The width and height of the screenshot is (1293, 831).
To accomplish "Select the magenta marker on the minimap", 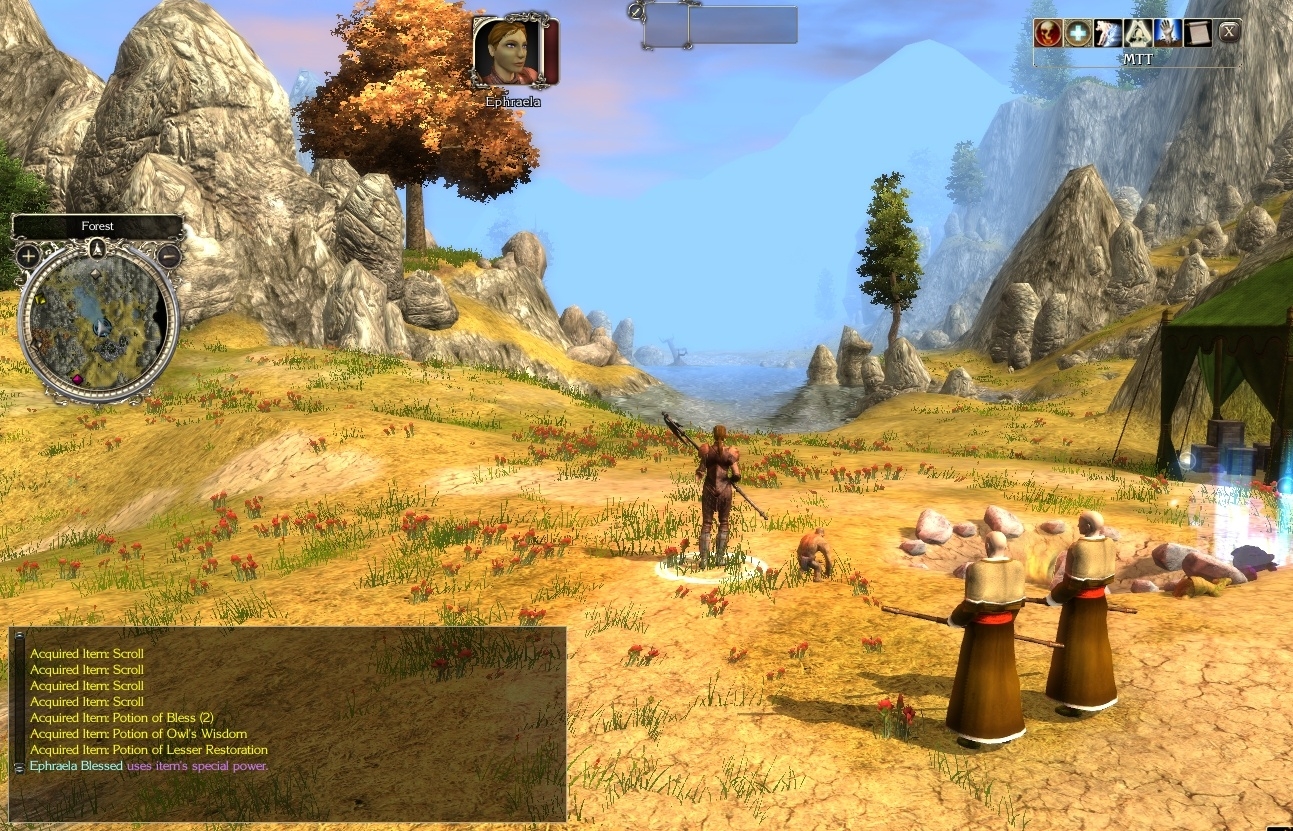I will 77,378.
